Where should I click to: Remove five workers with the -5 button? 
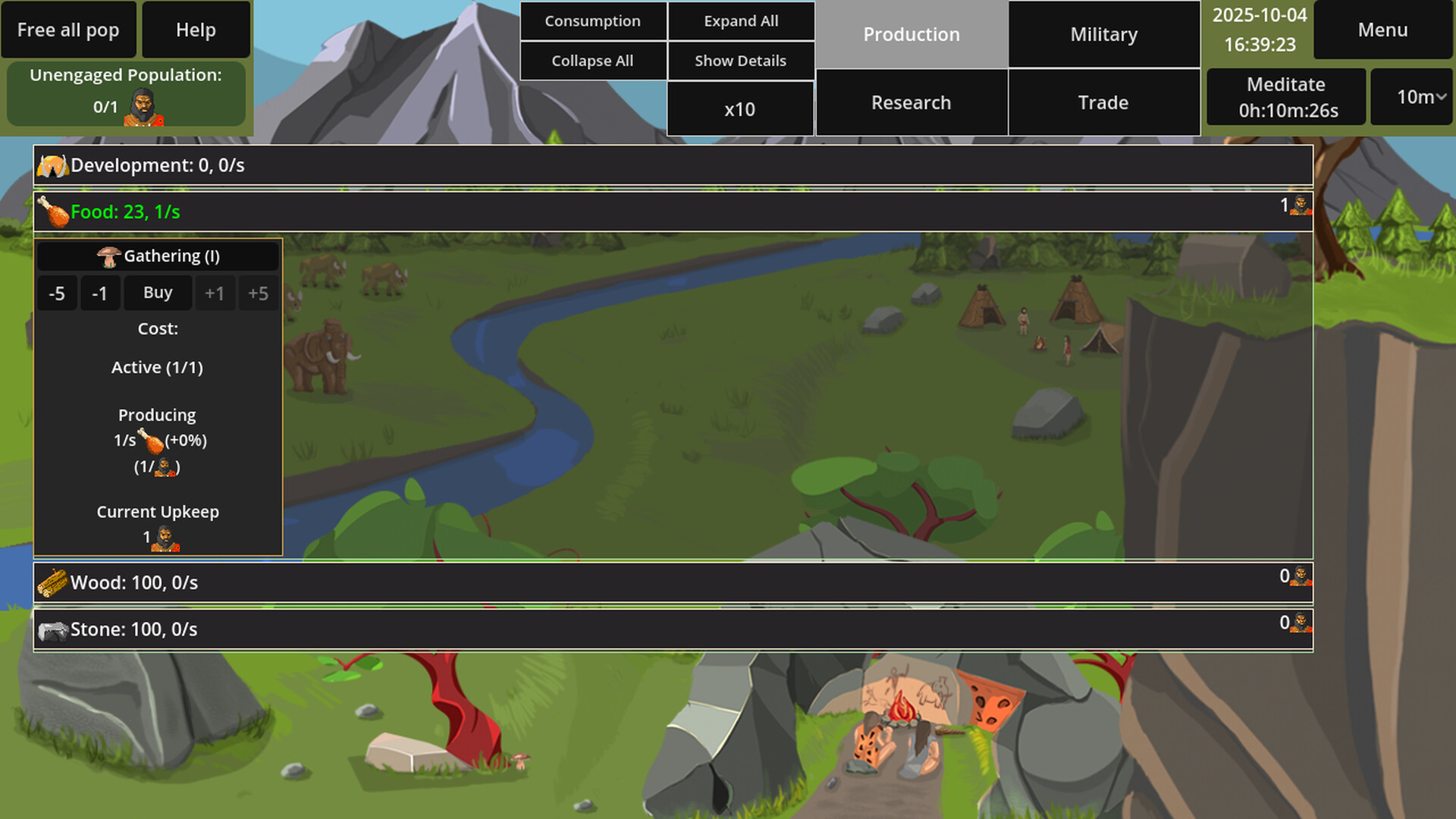(57, 293)
